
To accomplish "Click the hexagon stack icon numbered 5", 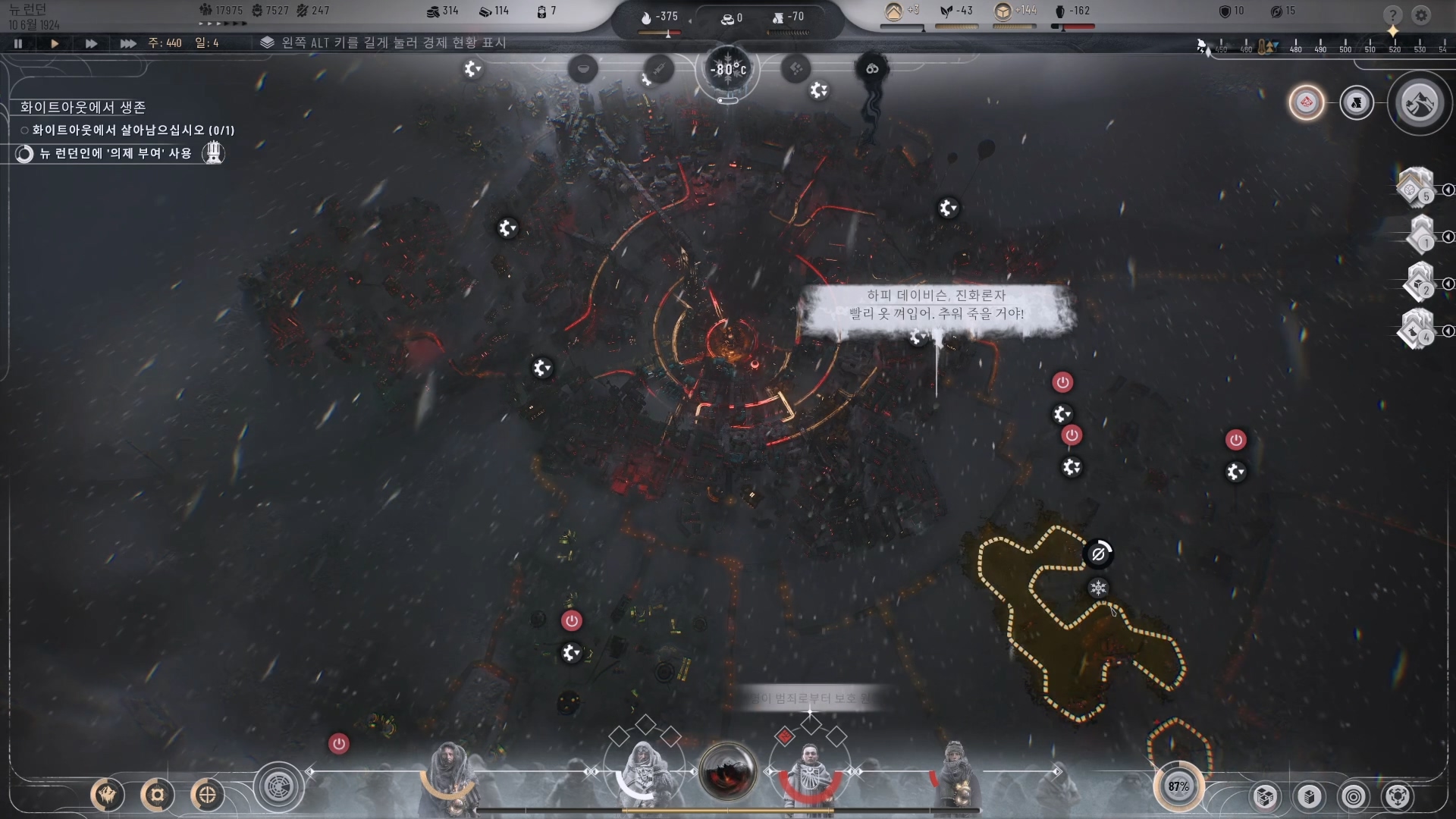I will tap(1414, 187).
